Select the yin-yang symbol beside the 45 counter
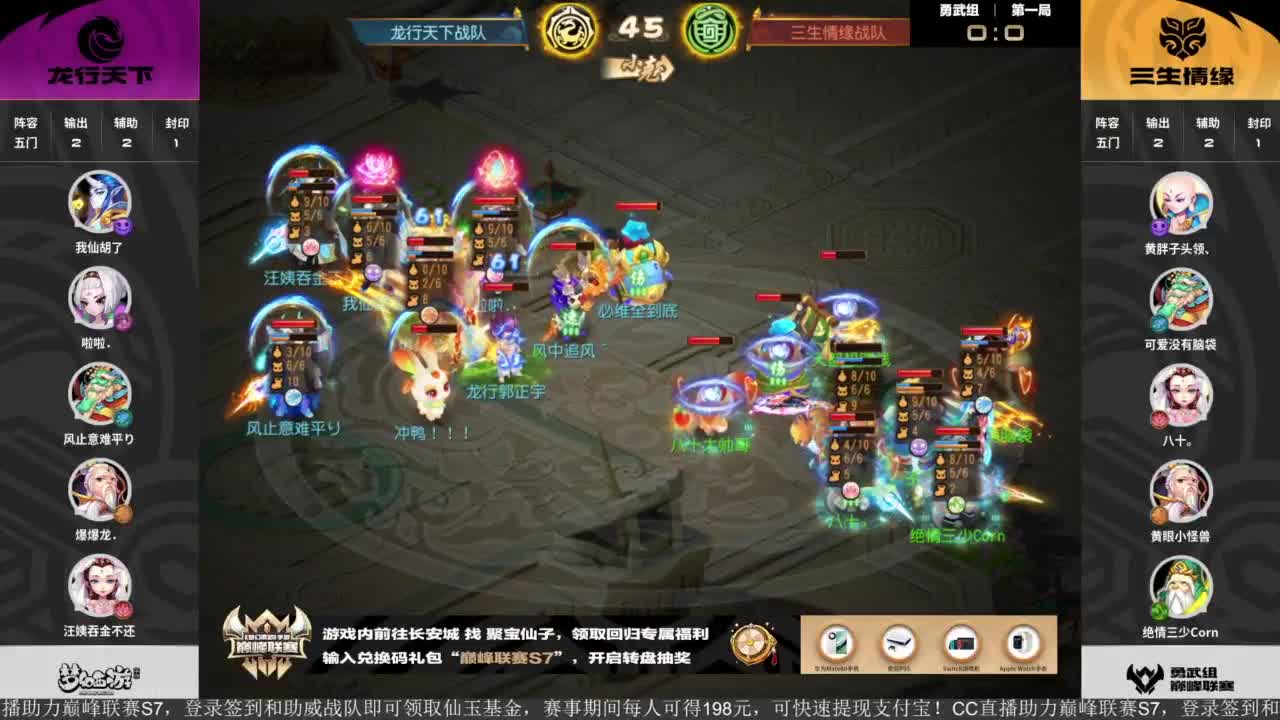Screen dimensions: 1280x720 [x=570, y=31]
